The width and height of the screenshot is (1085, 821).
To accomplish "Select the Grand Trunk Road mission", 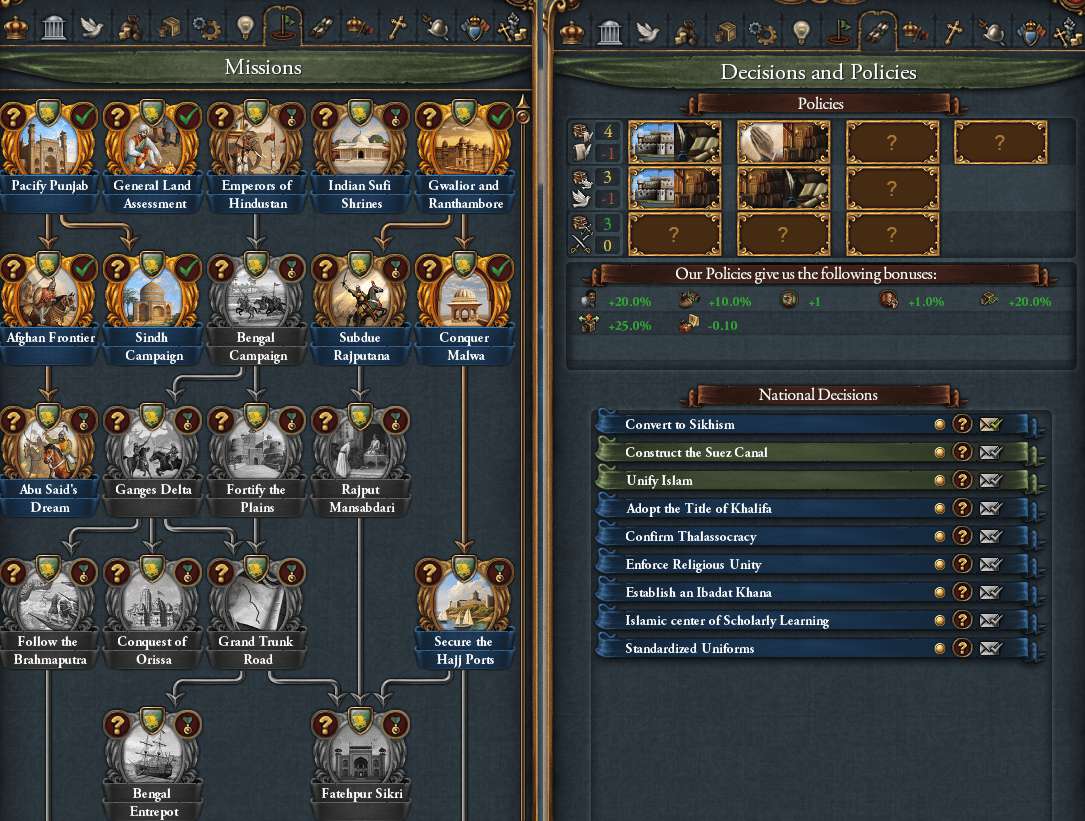I will 257,608.
